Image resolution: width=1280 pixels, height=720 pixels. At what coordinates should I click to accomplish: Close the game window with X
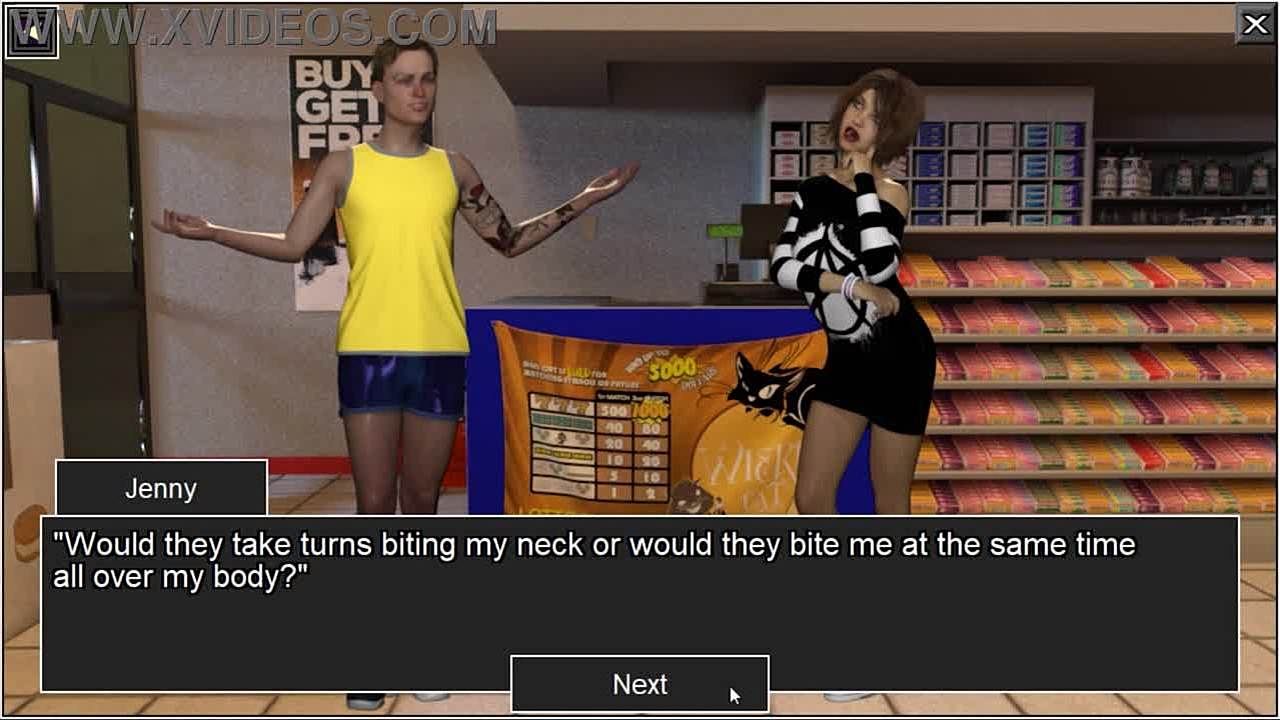1255,24
